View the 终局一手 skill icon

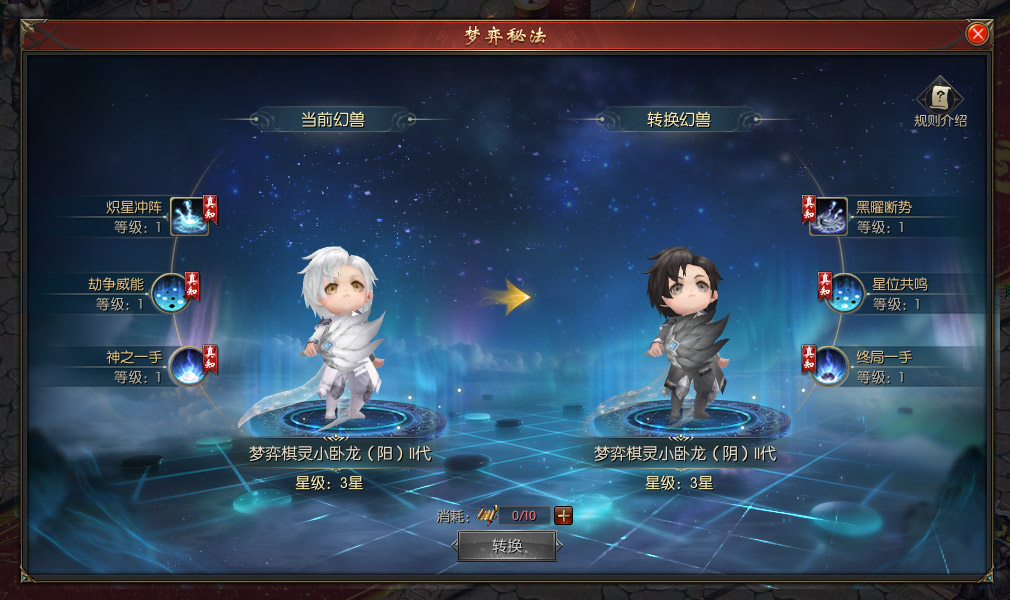[828, 365]
